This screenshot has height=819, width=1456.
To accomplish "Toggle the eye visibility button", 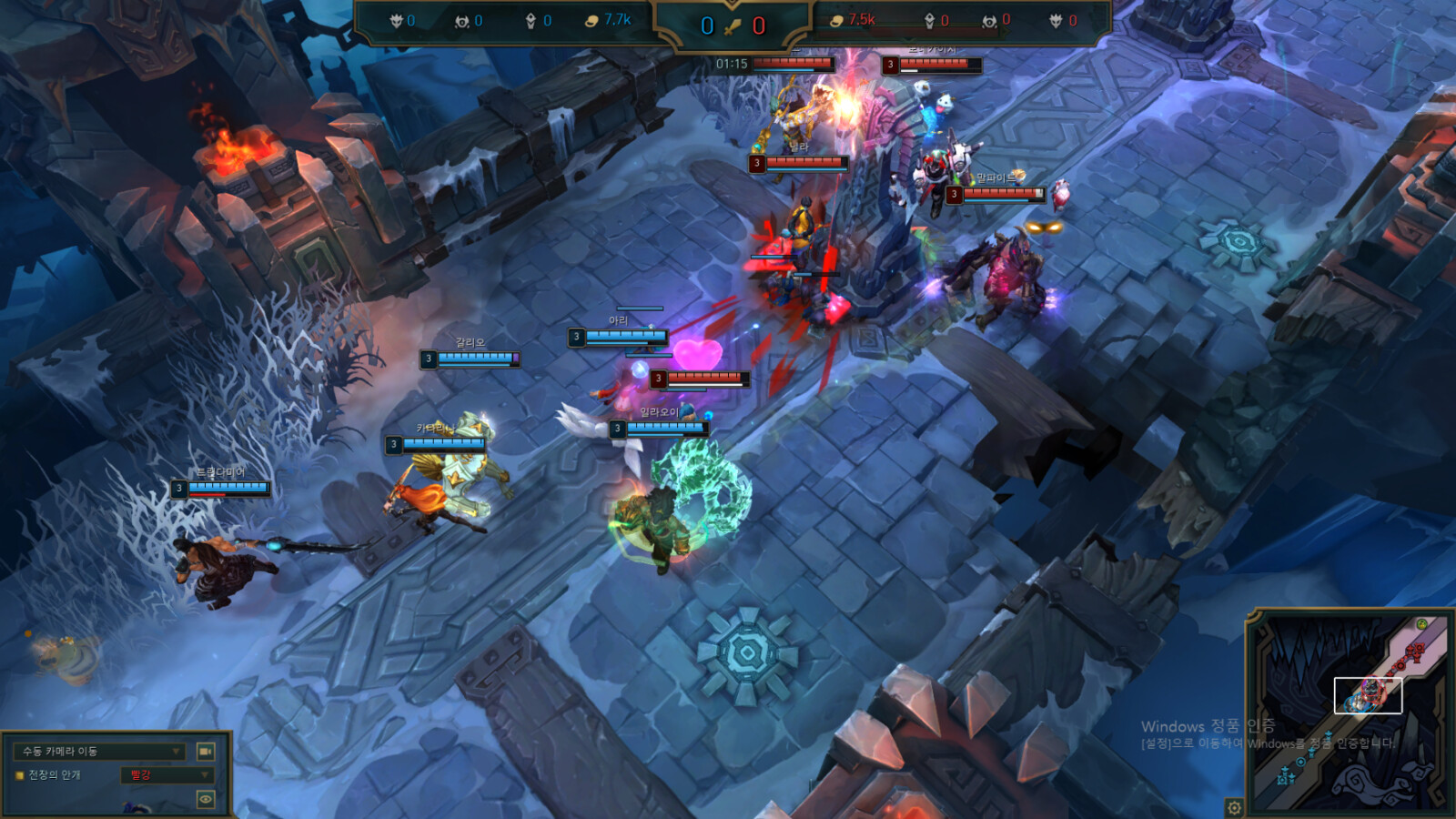I will (x=206, y=799).
